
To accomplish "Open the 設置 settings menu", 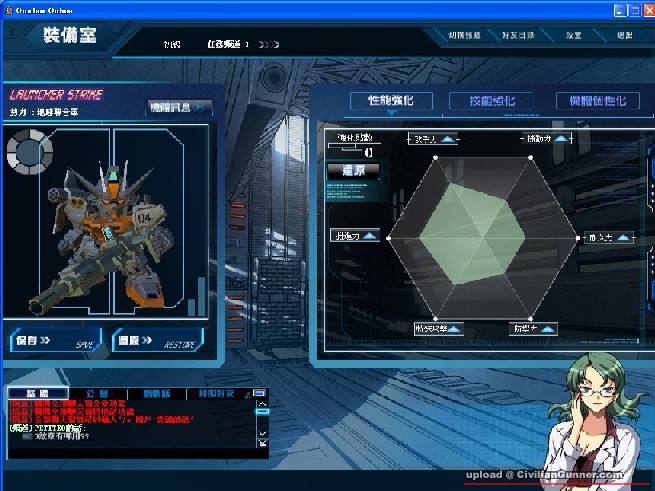I will pyautogui.click(x=573, y=36).
